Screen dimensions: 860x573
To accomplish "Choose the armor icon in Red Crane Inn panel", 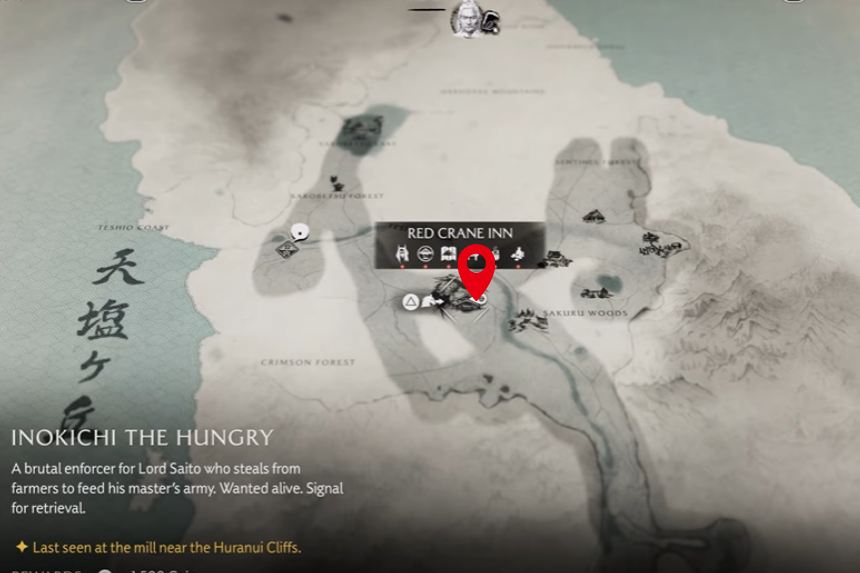I will click(402, 253).
